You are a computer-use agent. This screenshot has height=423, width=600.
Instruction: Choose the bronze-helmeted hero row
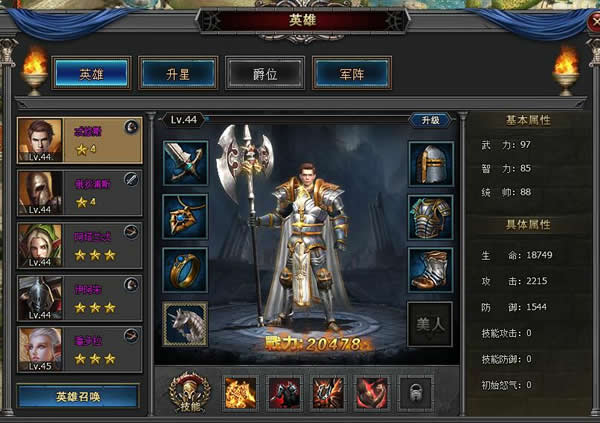pyautogui.click(x=79, y=193)
